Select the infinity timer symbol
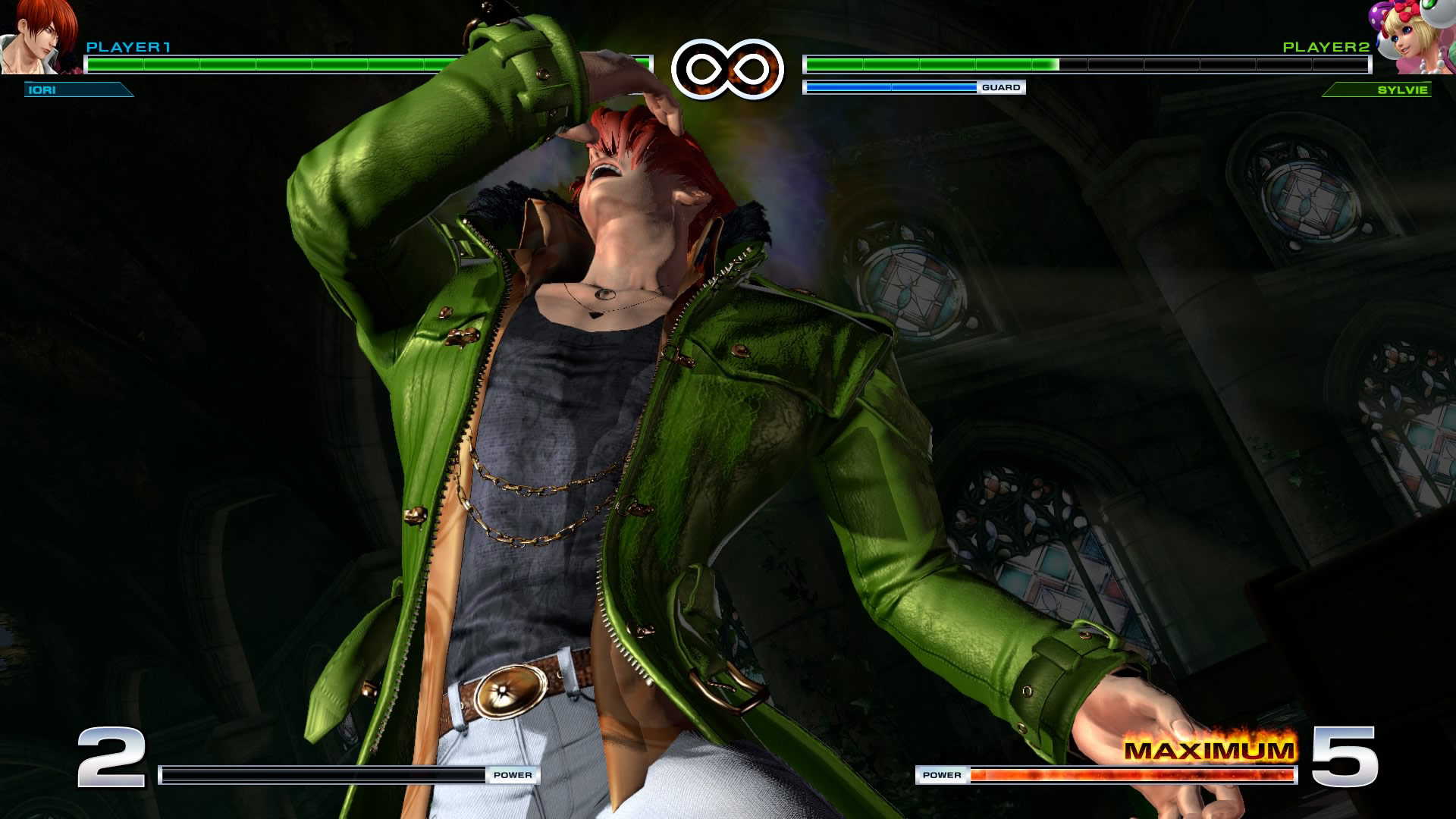 click(726, 71)
